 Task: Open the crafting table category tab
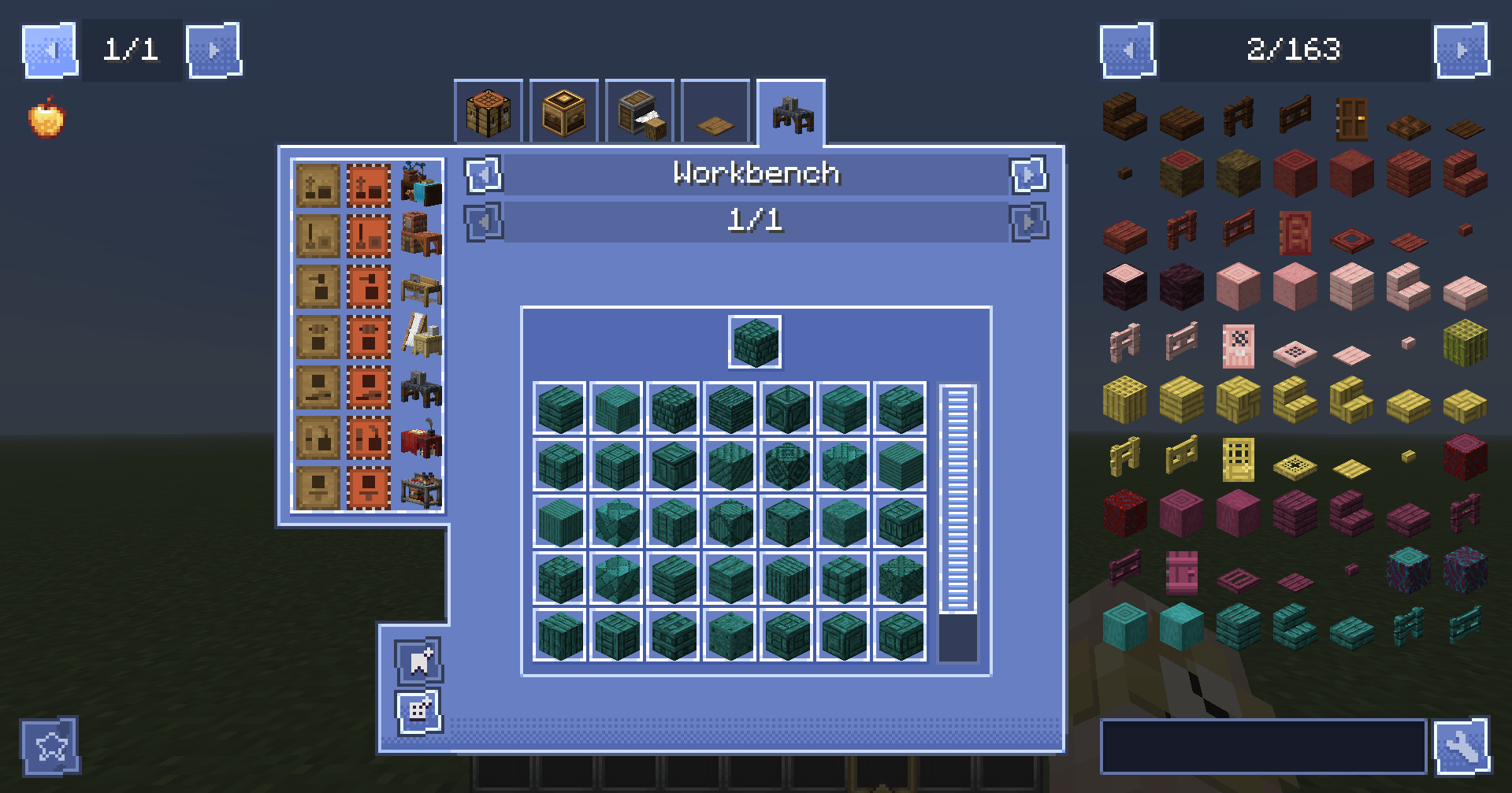pos(489,113)
